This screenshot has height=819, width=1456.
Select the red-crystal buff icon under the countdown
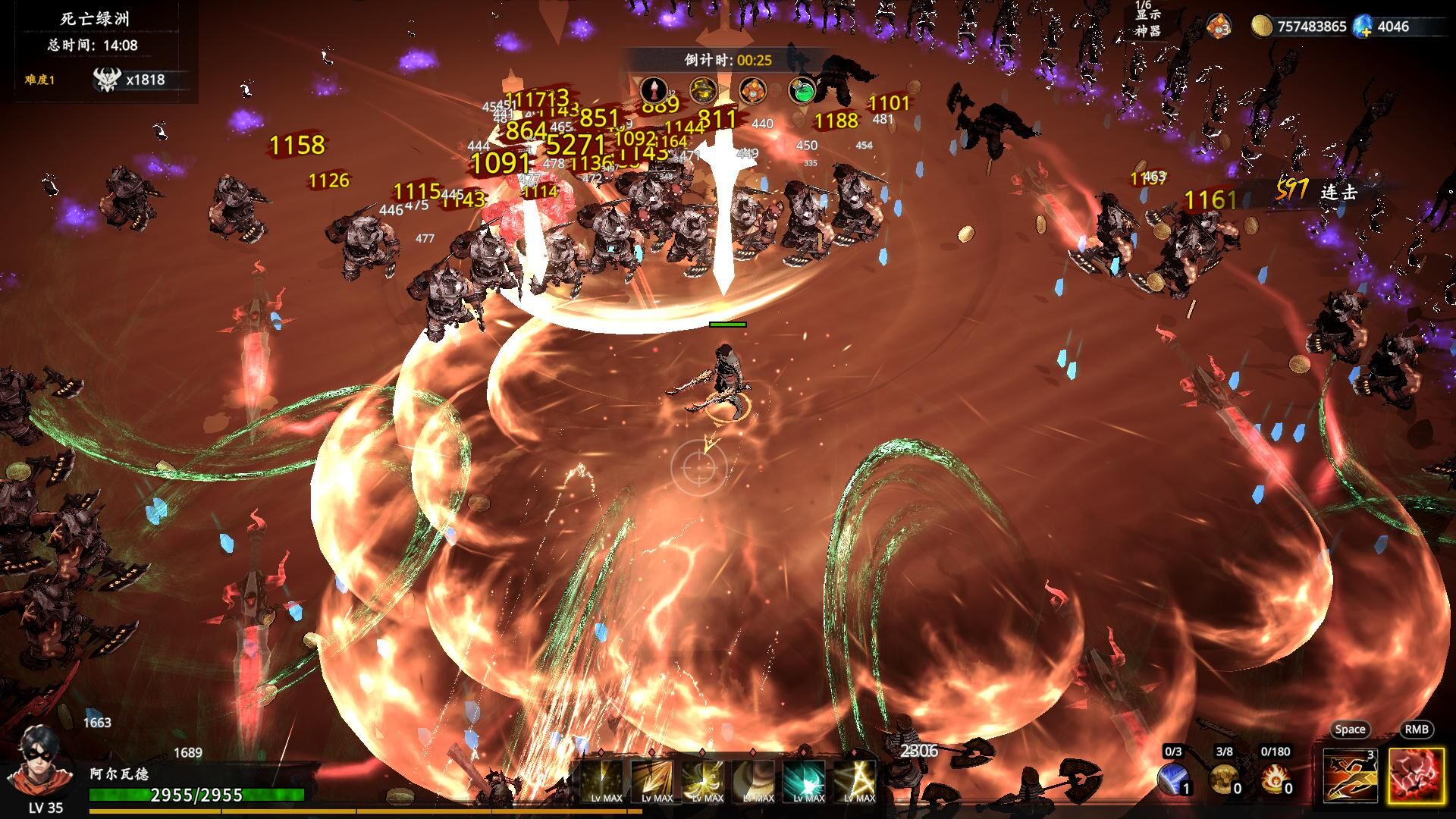tap(654, 90)
